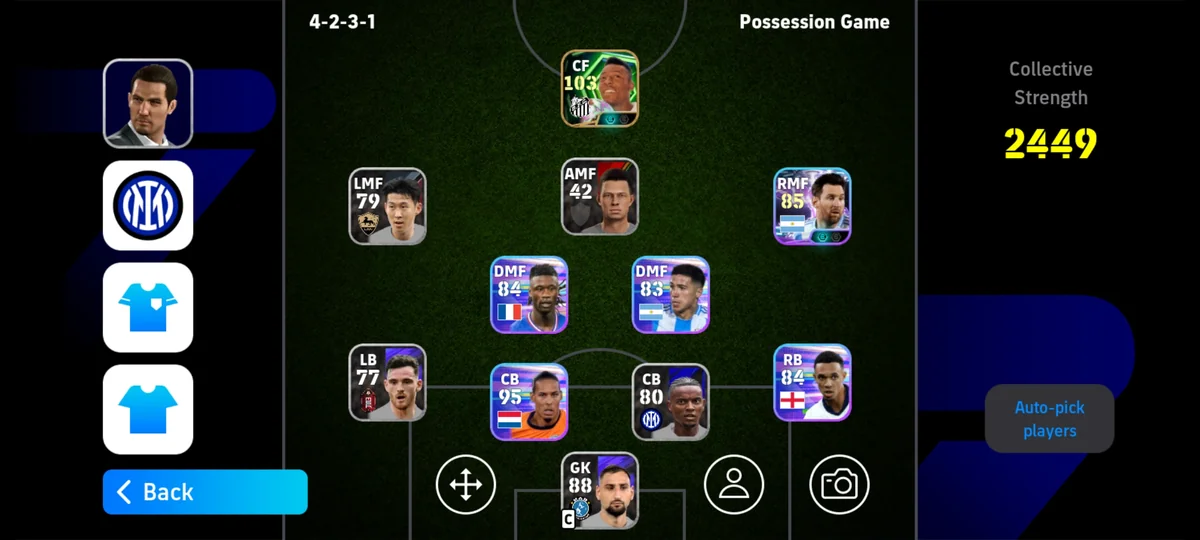This screenshot has width=1200, height=540.
Task: Pick the LMF 79 player card
Action: (388, 206)
